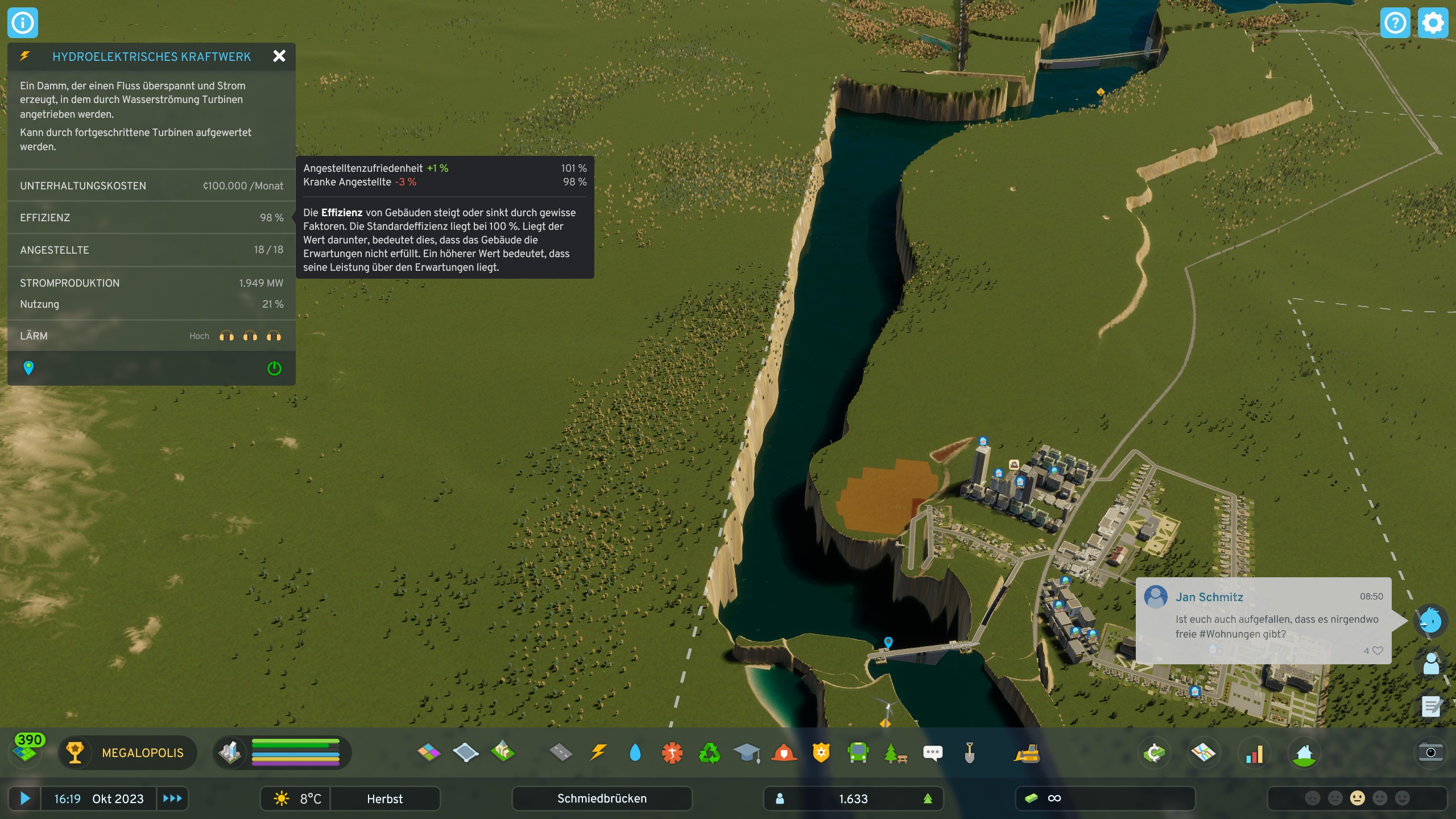Click the location pin to focus the power plant

28,368
